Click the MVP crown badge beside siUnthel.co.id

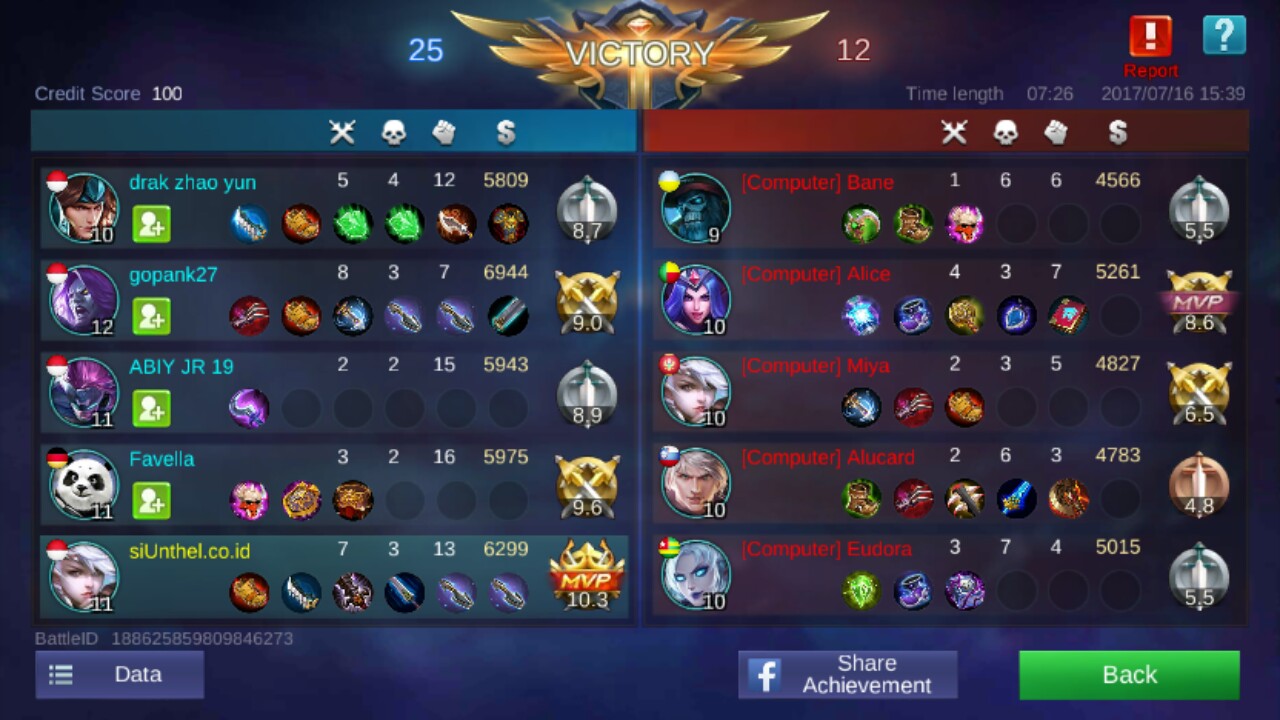(586, 570)
